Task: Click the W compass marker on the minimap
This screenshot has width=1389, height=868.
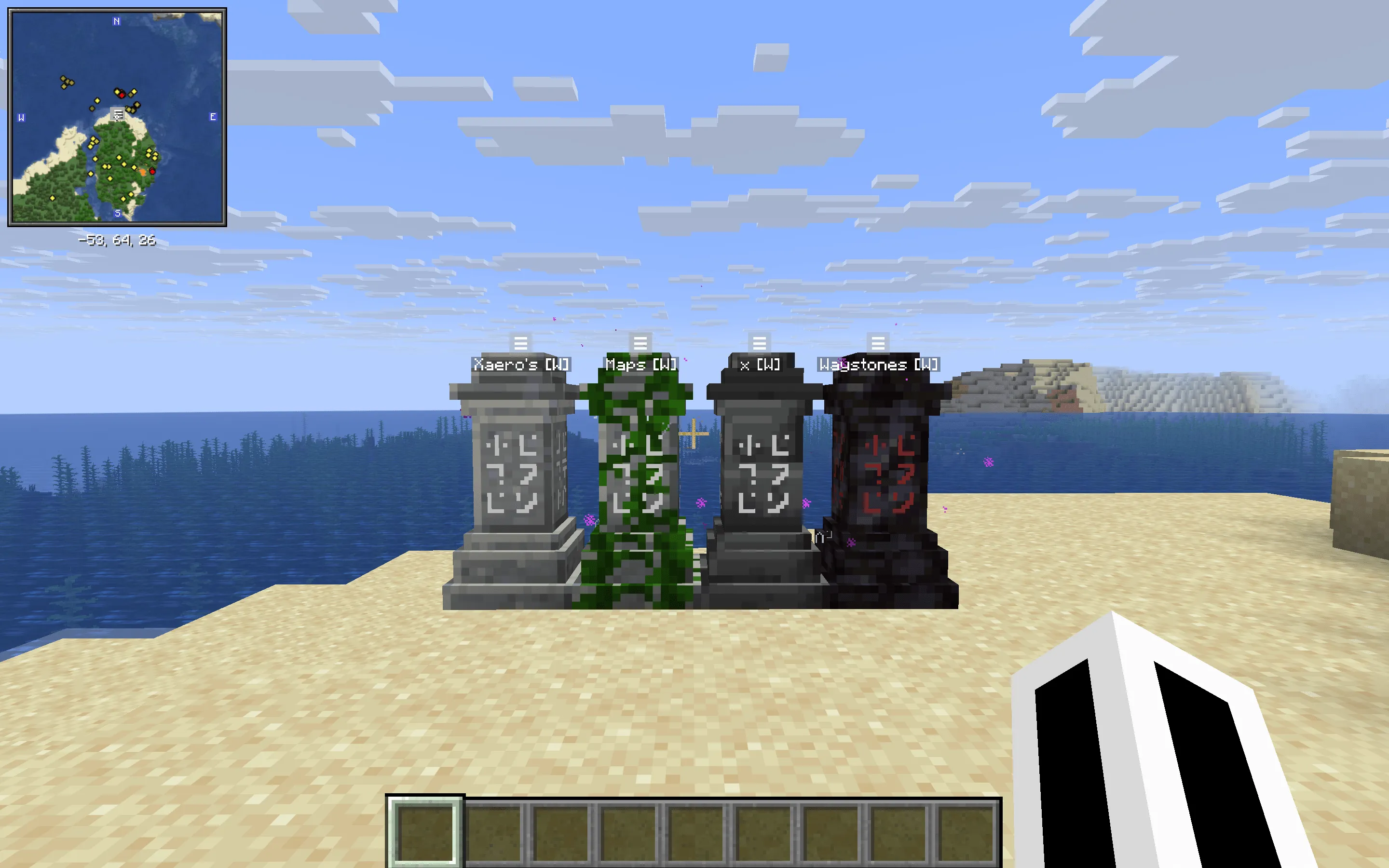Action: [x=21, y=117]
